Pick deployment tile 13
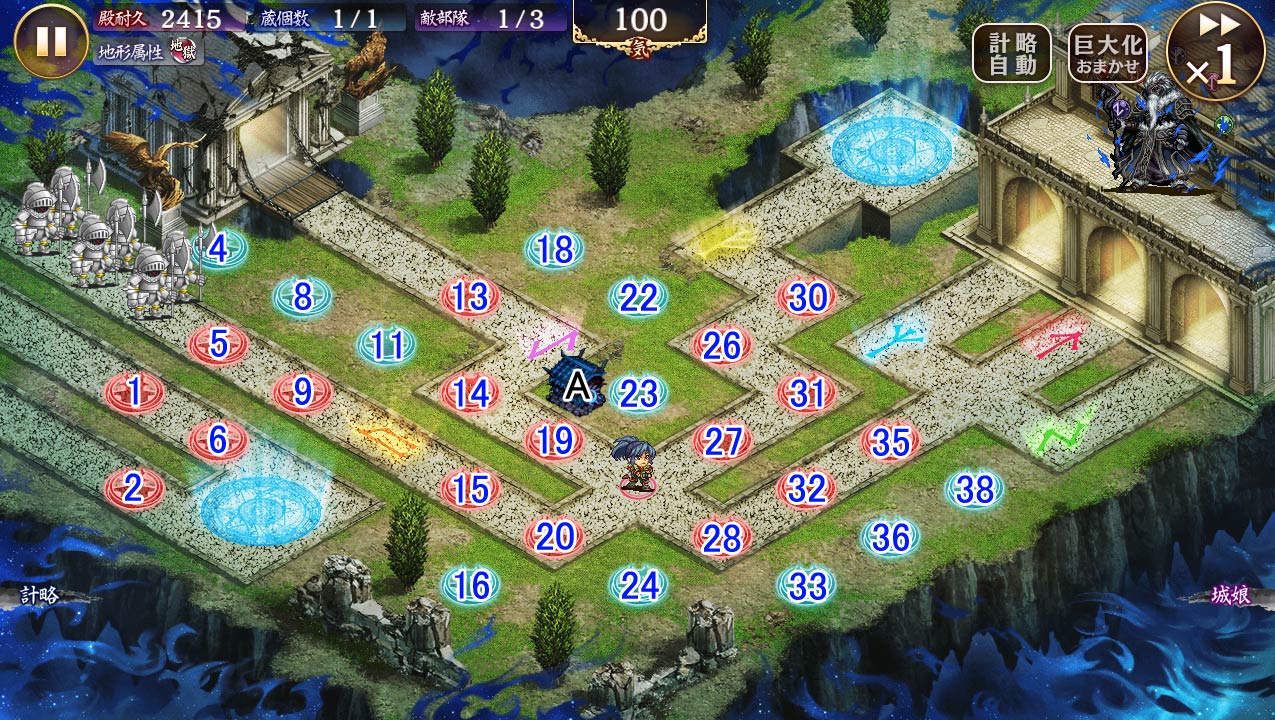Image resolution: width=1275 pixels, height=720 pixels. tap(470, 296)
